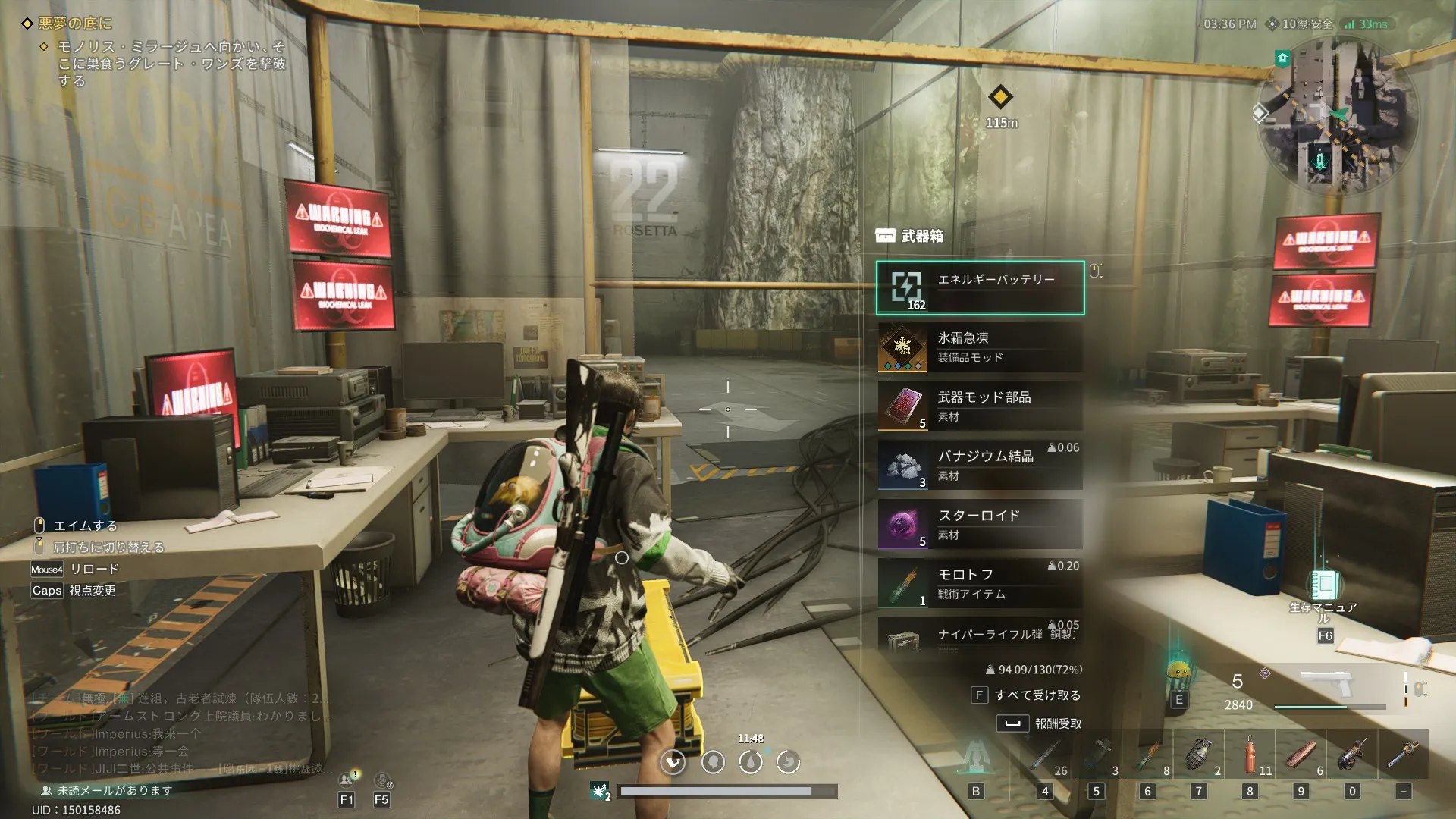Choose the 武器モッド部品 material row

pos(980,406)
